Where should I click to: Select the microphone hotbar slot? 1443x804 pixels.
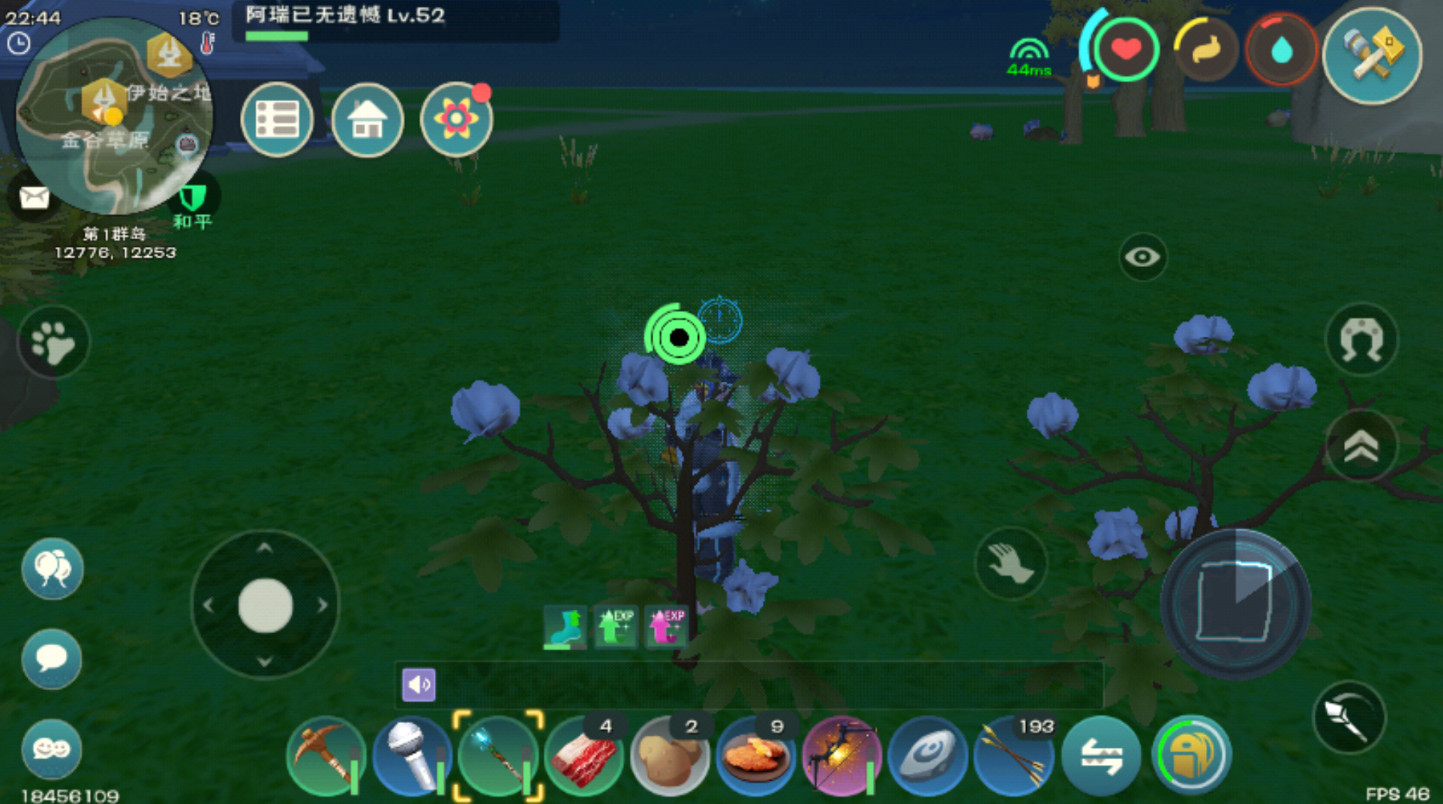[412, 756]
